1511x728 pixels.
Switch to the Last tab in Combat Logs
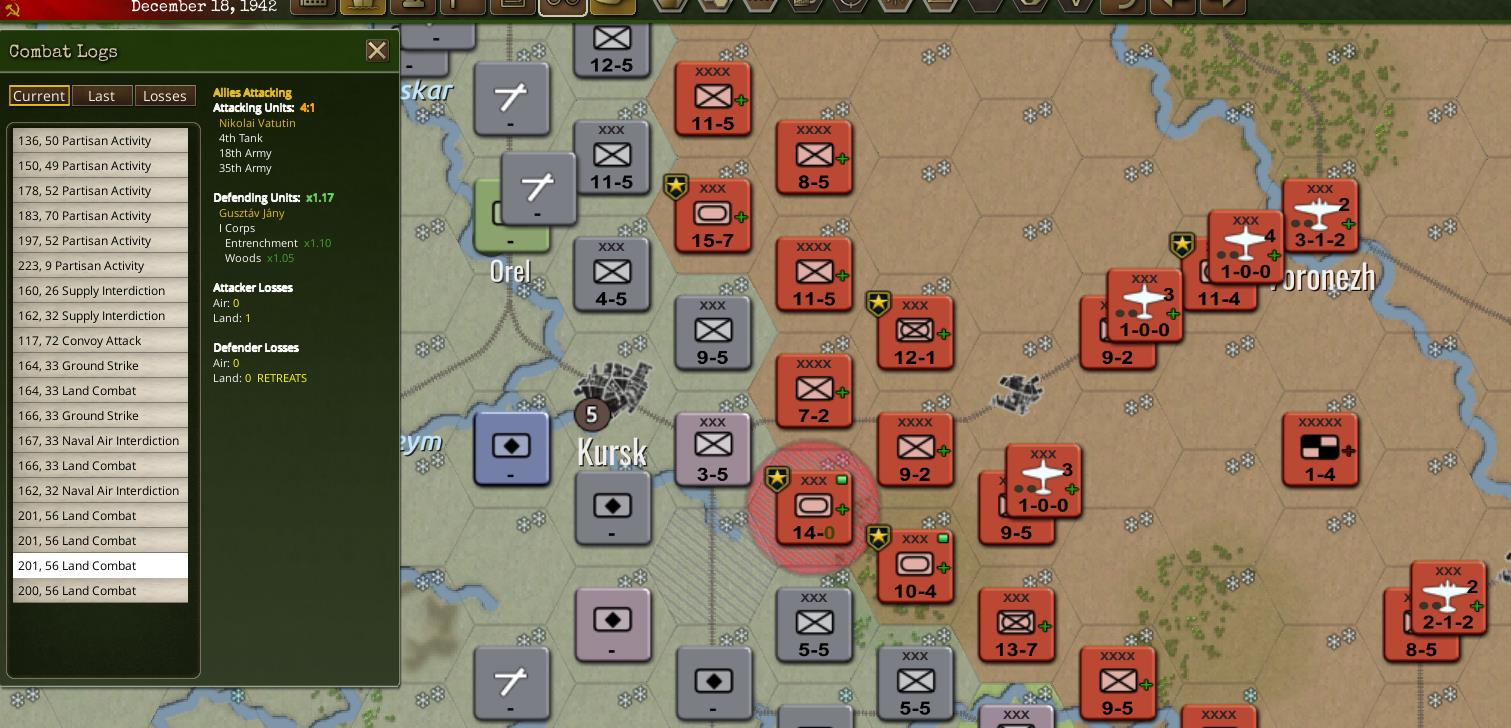102,95
